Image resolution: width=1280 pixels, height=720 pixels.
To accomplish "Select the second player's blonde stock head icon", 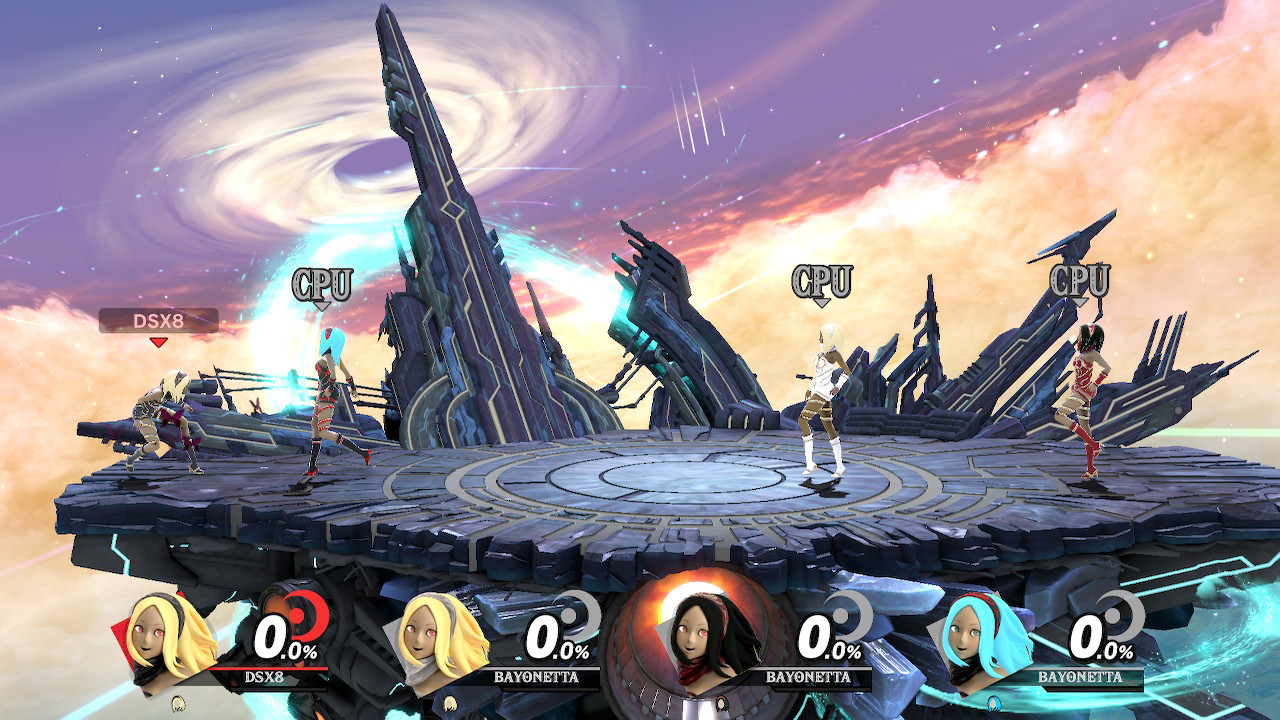I will coord(450,704).
